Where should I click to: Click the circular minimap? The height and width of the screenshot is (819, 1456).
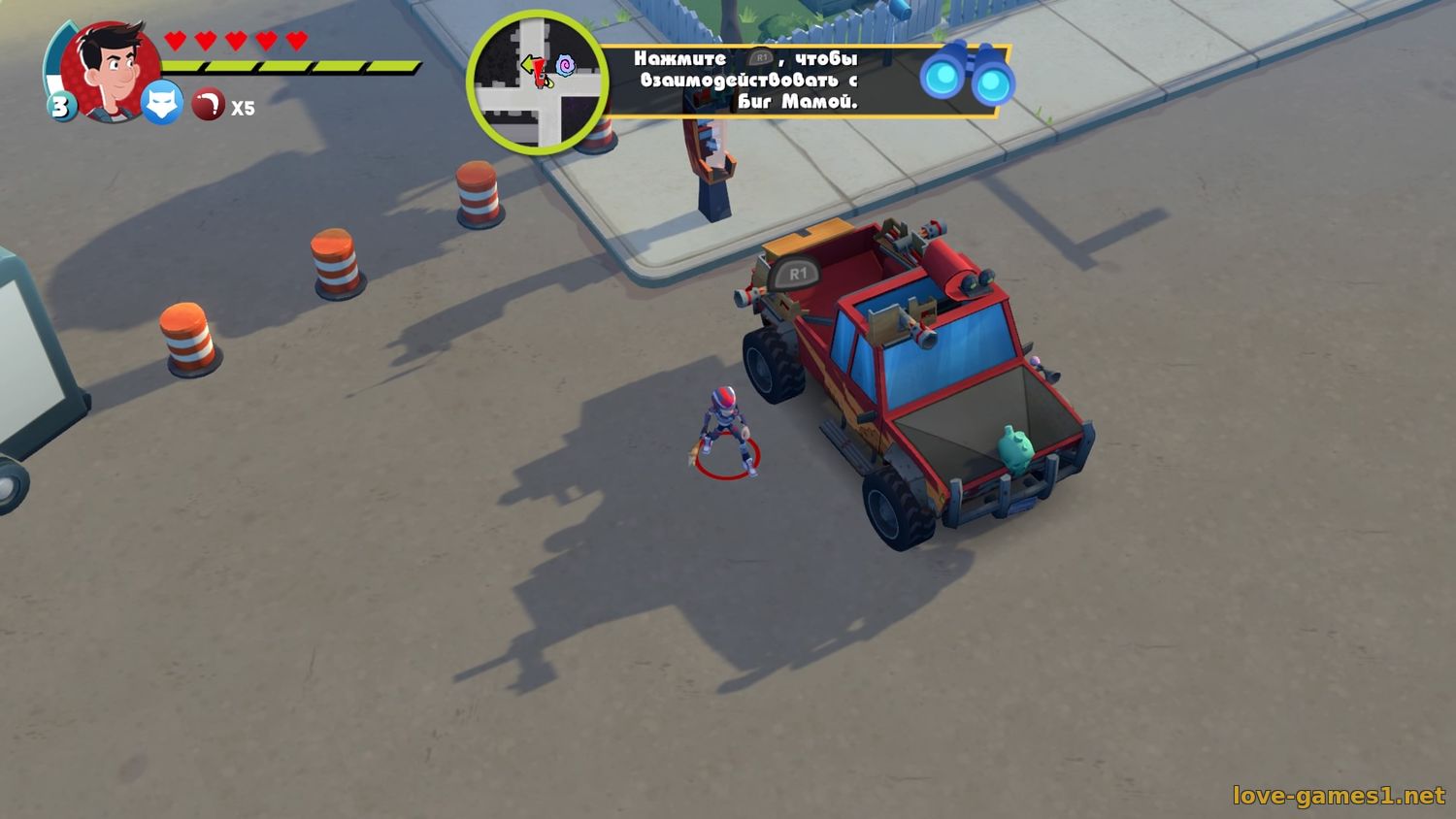(x=537, y=82)
